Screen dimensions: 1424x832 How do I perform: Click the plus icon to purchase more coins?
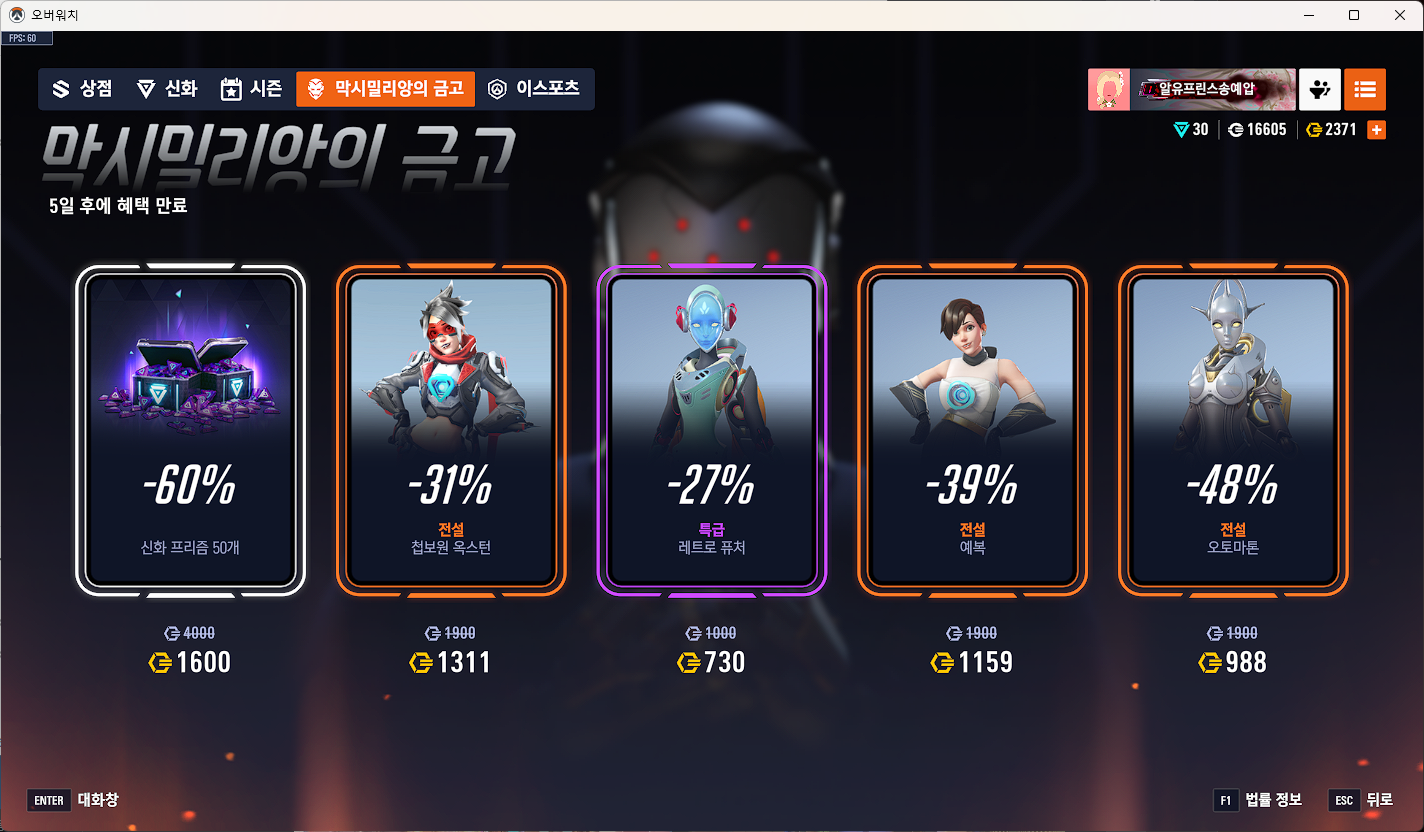tap(1378, 129)
